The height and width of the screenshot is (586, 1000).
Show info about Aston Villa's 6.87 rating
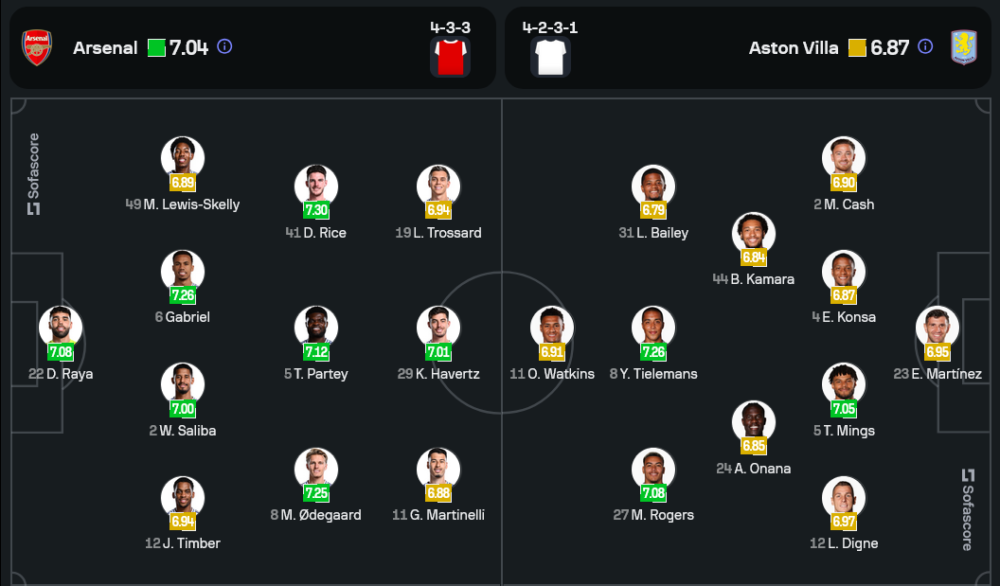pyautogui.click(x=925, y=46)
